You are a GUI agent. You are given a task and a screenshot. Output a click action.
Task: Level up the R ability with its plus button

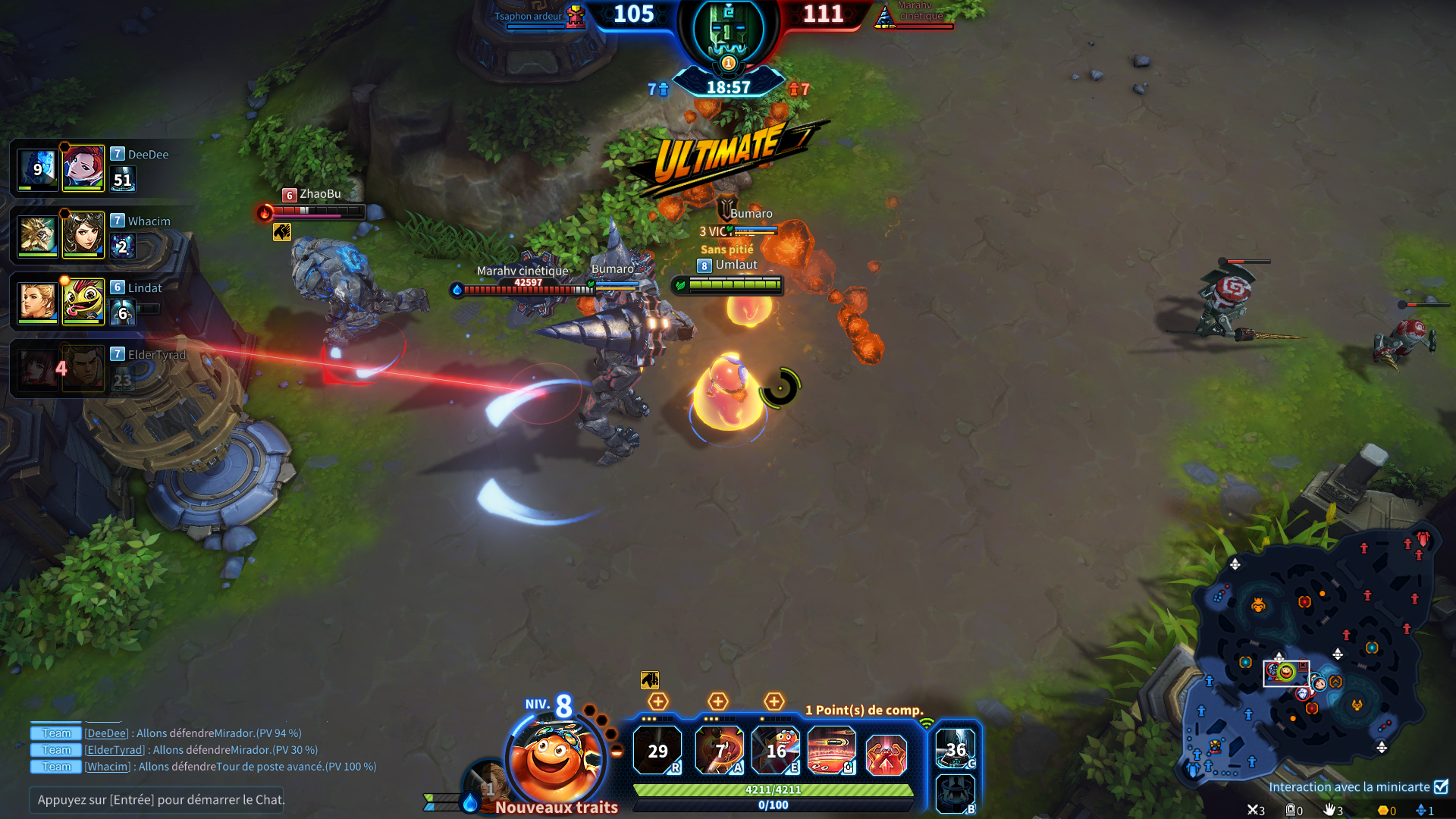click(657, 701)
